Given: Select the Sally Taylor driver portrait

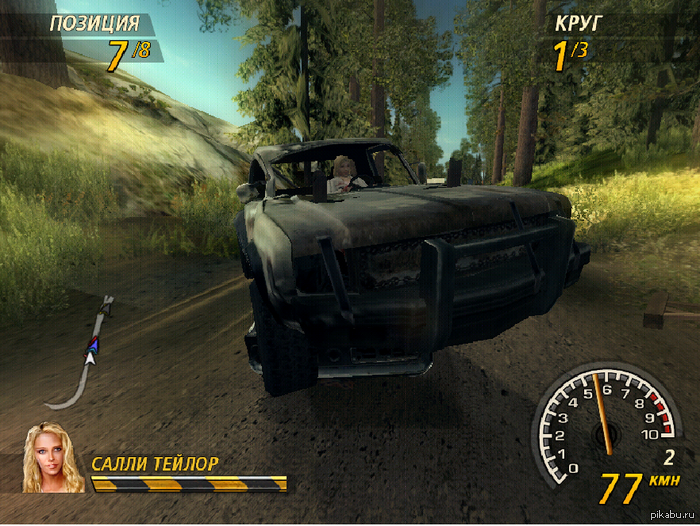Looking at the screenshot, I should (x=53, y=459).
